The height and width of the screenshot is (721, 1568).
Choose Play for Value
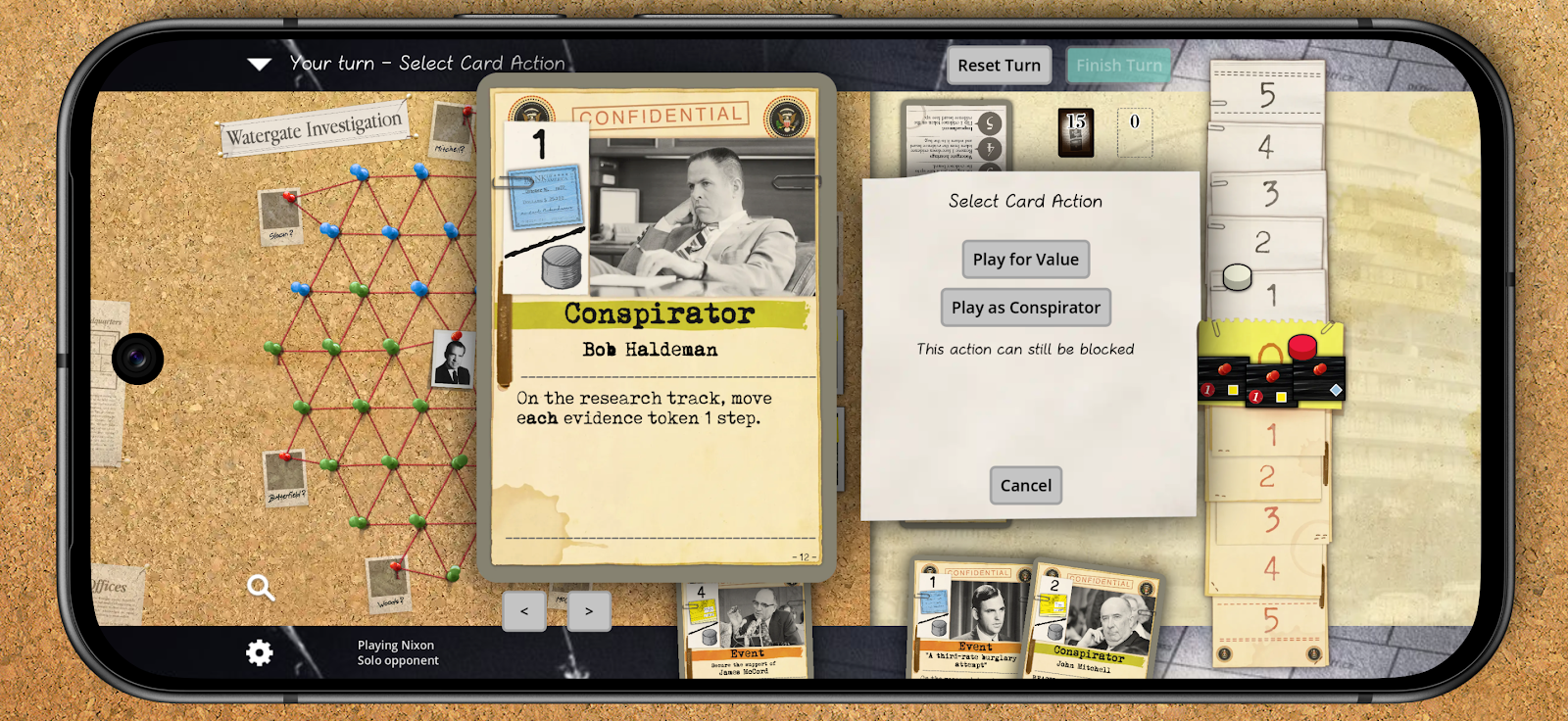(1025, 260)
